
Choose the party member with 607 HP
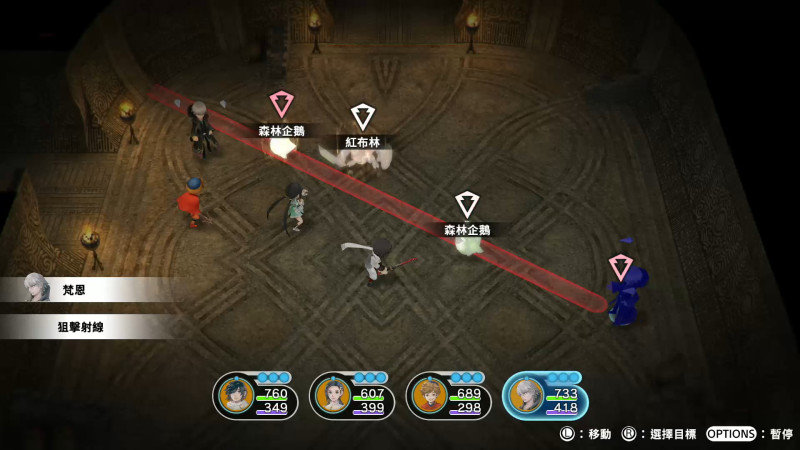330,396
